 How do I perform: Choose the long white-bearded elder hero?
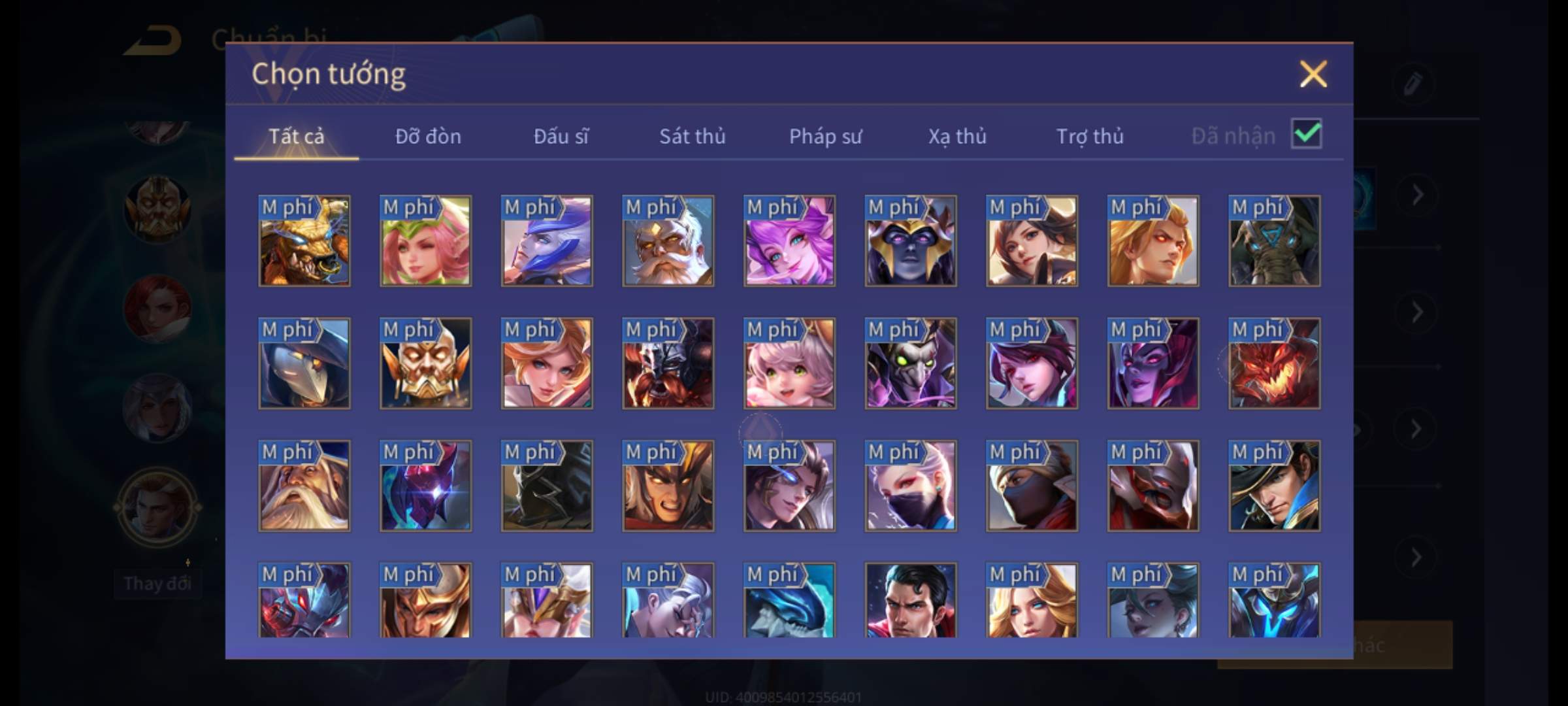[304, 486]
